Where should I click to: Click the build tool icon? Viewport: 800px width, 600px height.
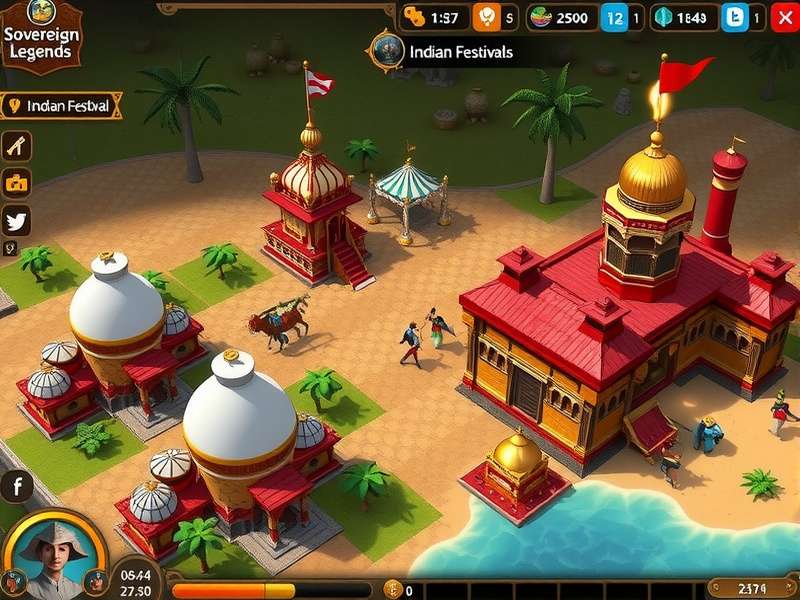pos(17,146)
